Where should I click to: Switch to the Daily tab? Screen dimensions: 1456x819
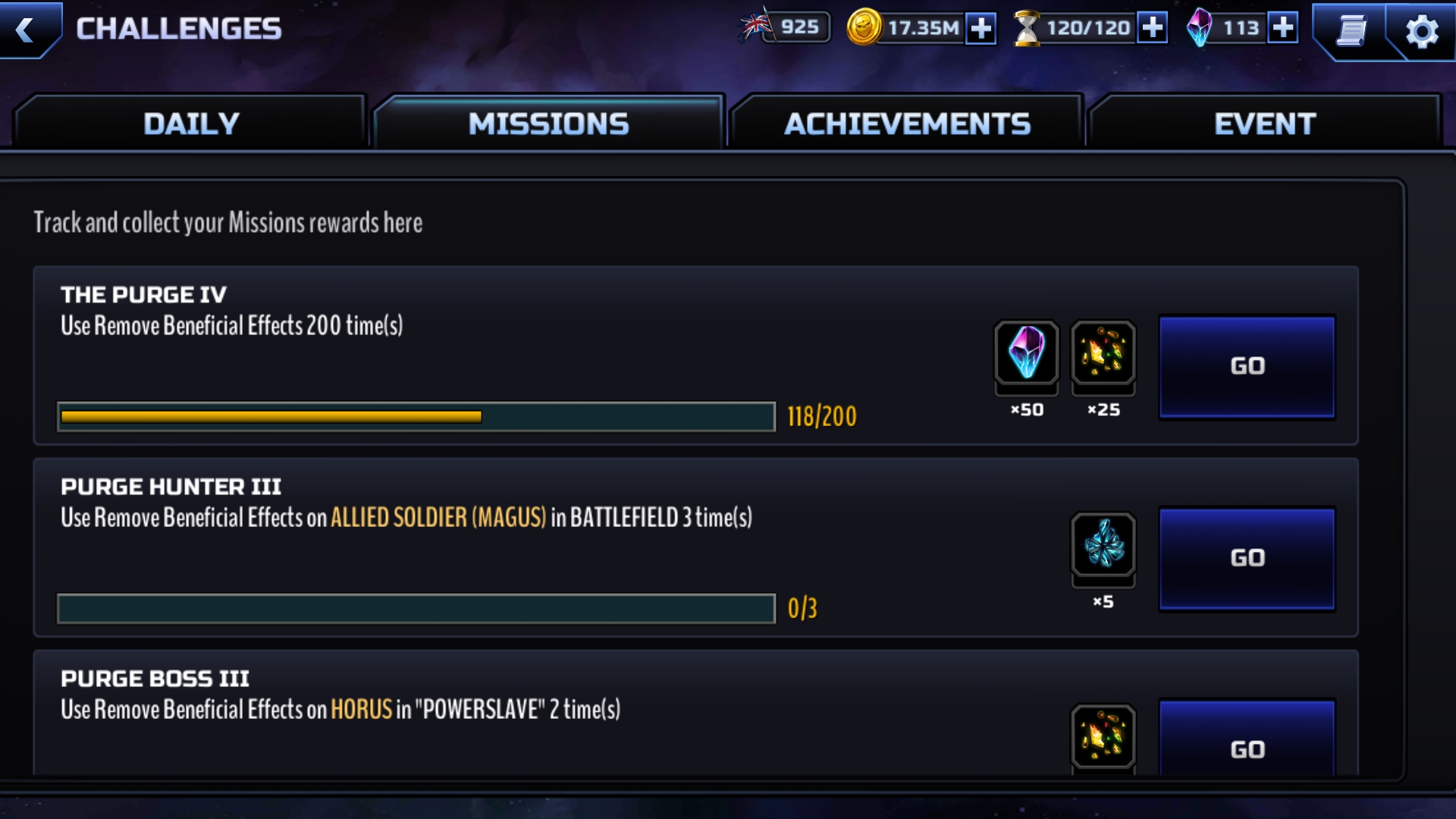click(191, 124)
